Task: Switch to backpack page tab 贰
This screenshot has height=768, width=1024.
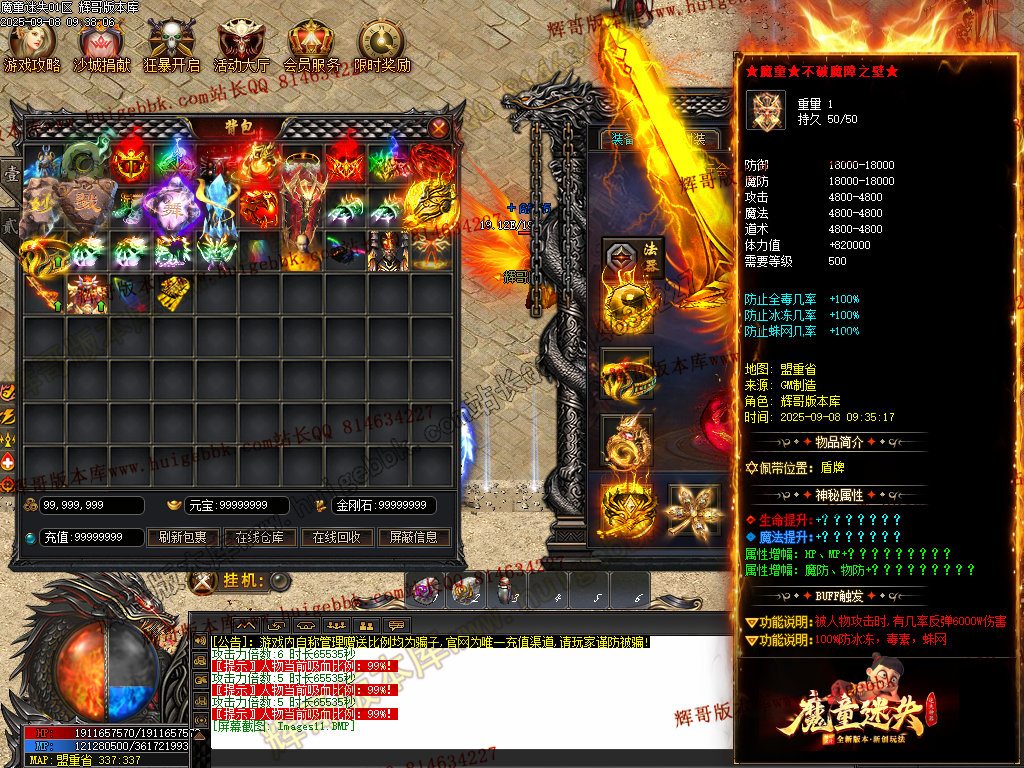Action: pos(11,224)
